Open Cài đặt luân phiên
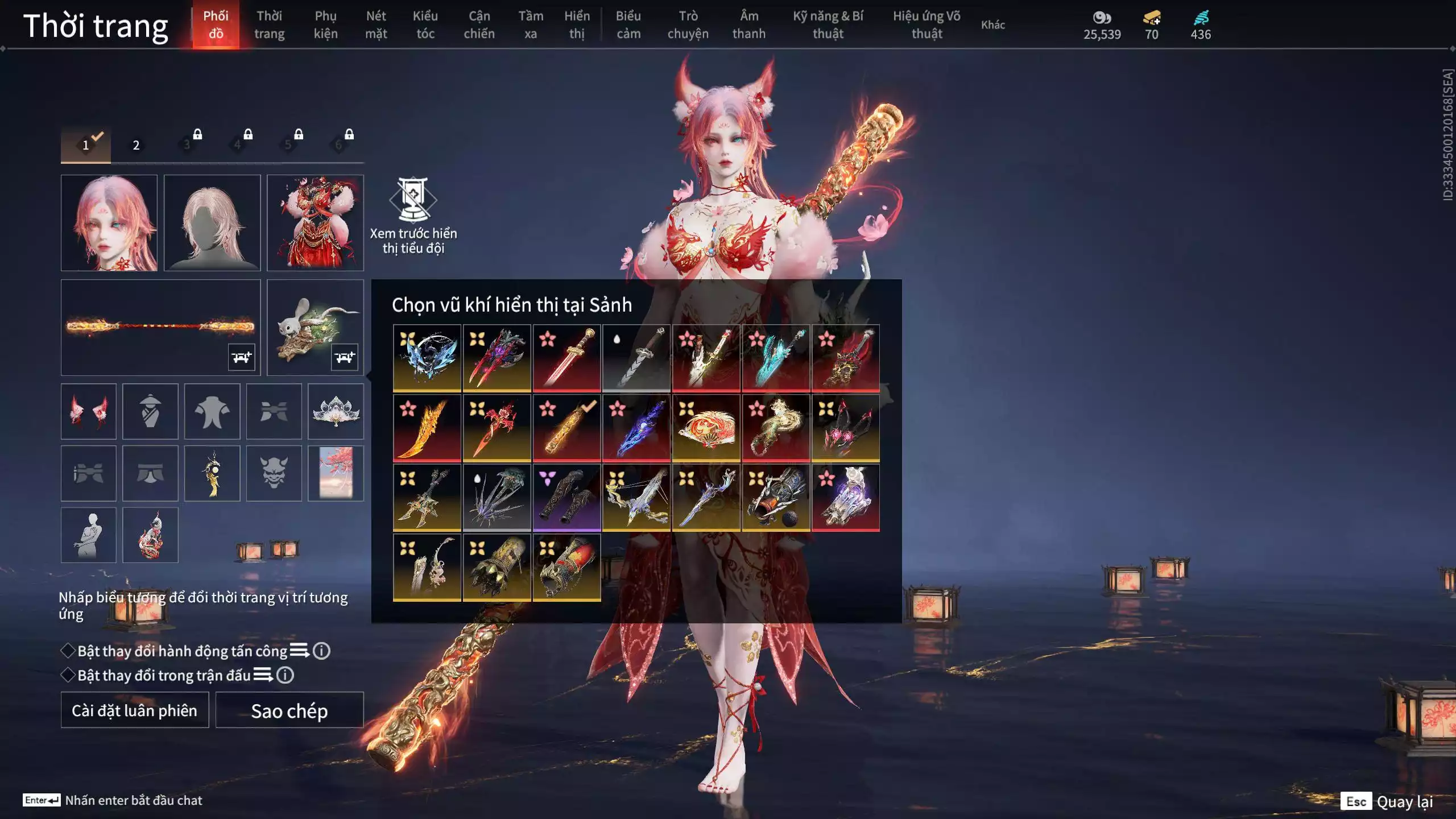 click(135, 710)
